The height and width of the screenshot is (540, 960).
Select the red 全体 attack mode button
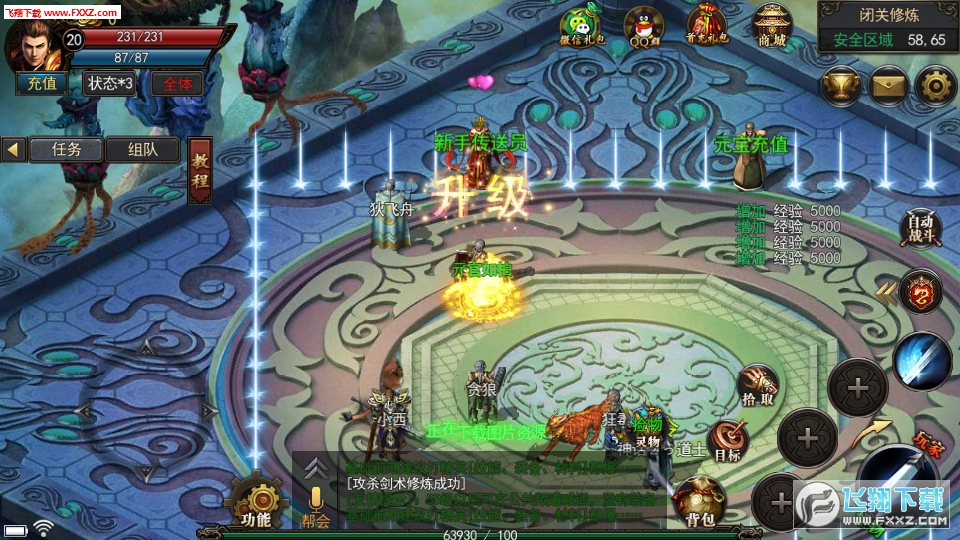click(x=177, y=84)
